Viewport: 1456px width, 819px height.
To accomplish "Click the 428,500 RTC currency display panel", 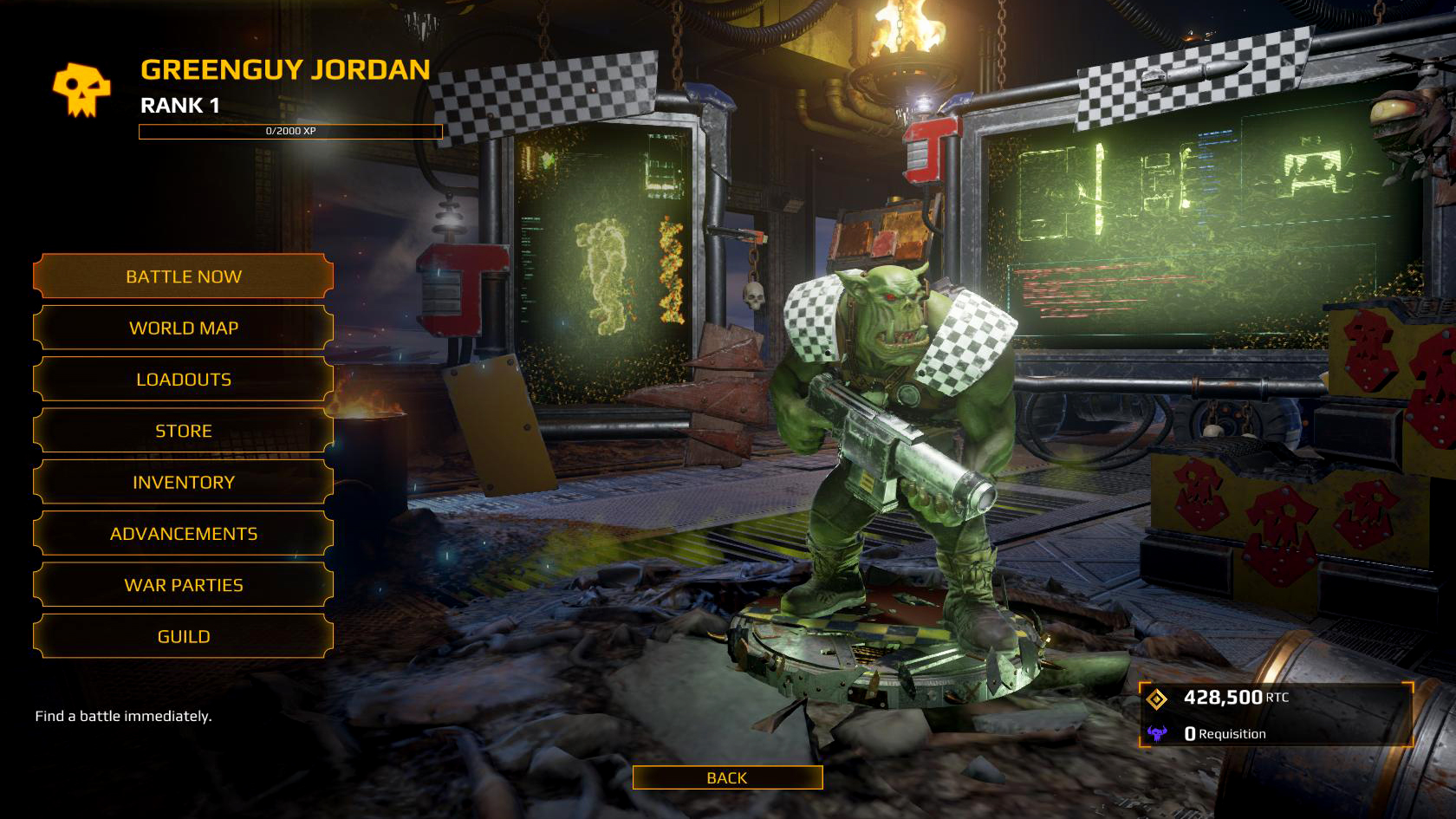I will click(1231, 696).
